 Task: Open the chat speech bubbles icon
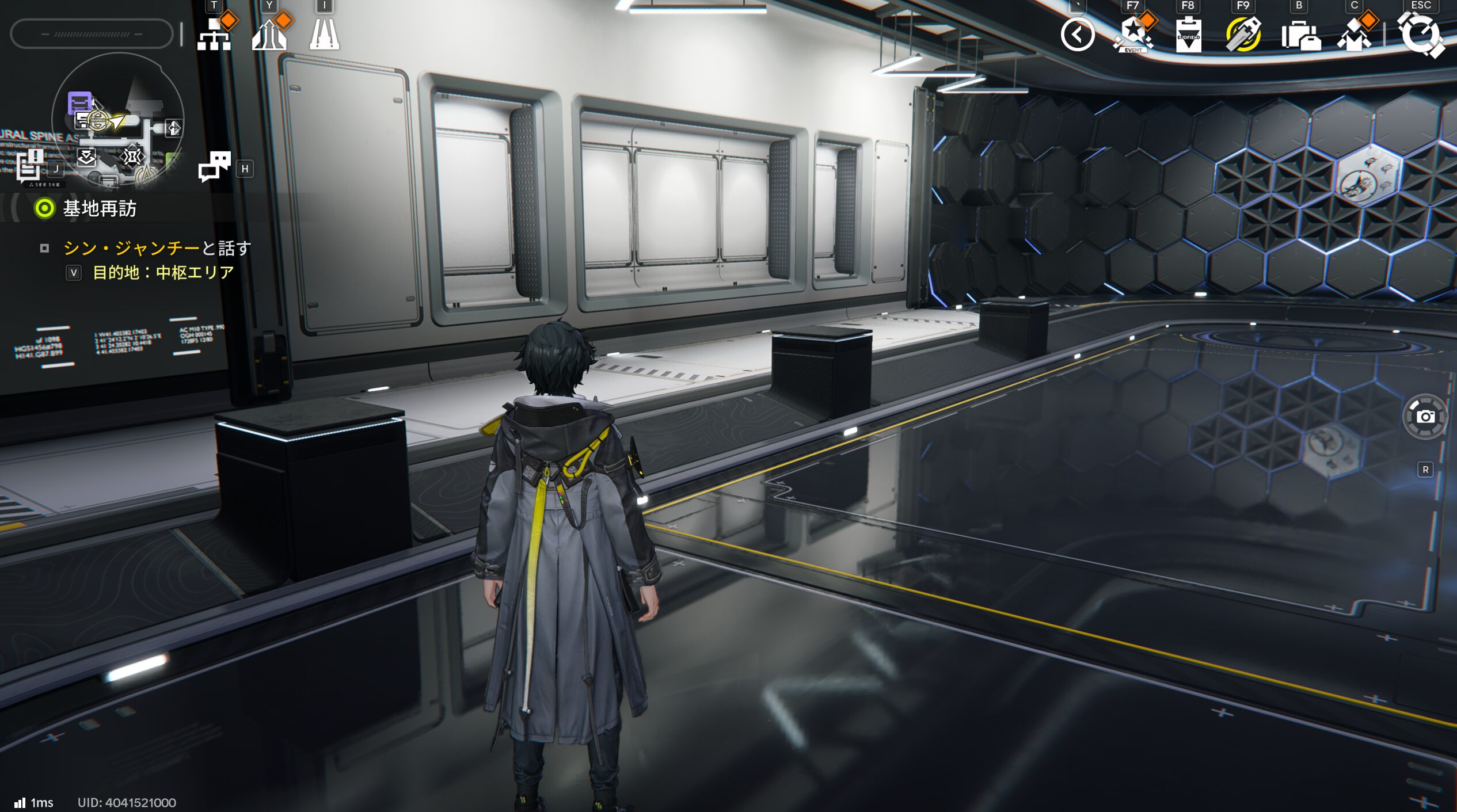tap(214, 167)
